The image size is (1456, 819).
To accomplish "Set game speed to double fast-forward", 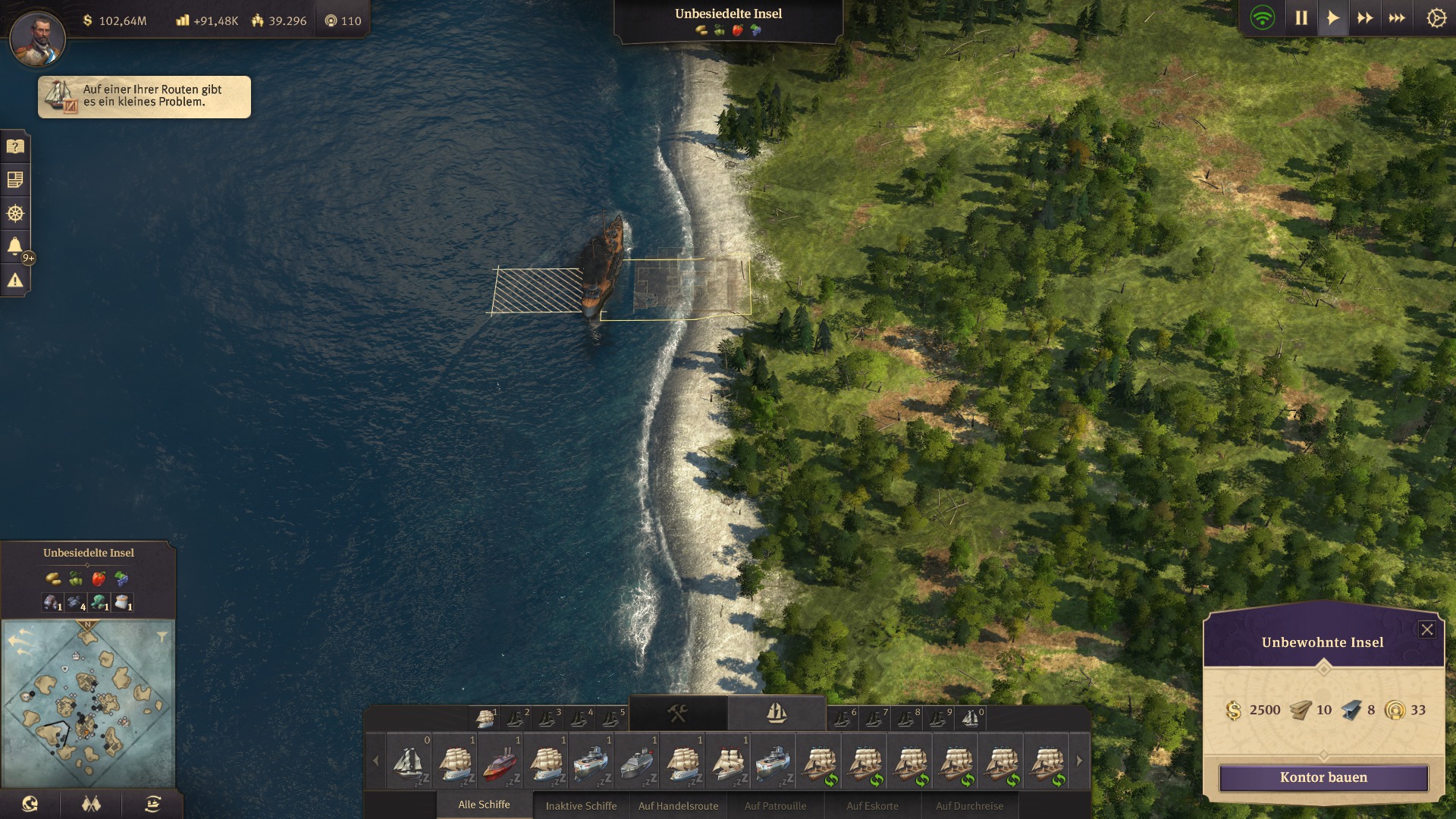I will [1365, 18].
